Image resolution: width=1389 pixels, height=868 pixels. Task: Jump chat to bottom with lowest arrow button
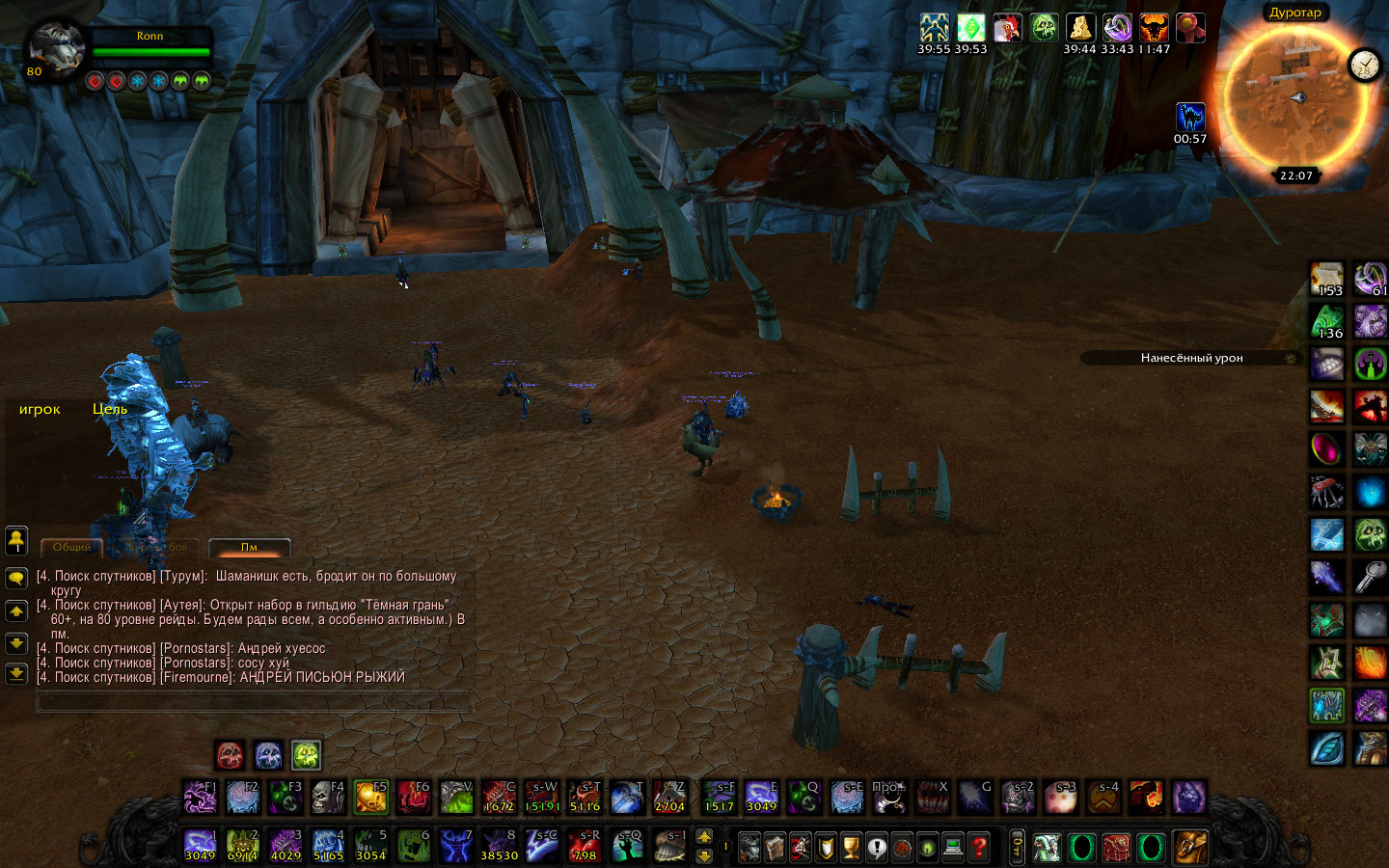(x=16, y=673)
